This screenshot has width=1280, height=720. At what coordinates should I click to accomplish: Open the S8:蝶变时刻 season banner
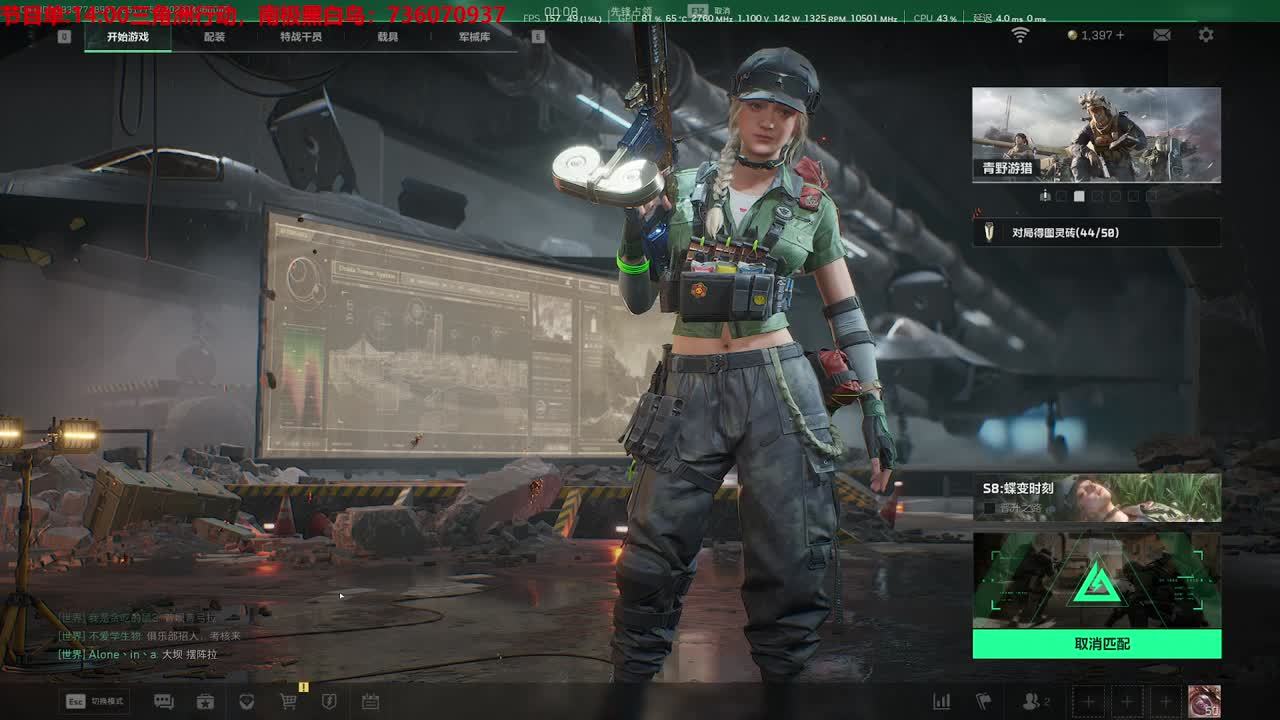coord(1096,497)
